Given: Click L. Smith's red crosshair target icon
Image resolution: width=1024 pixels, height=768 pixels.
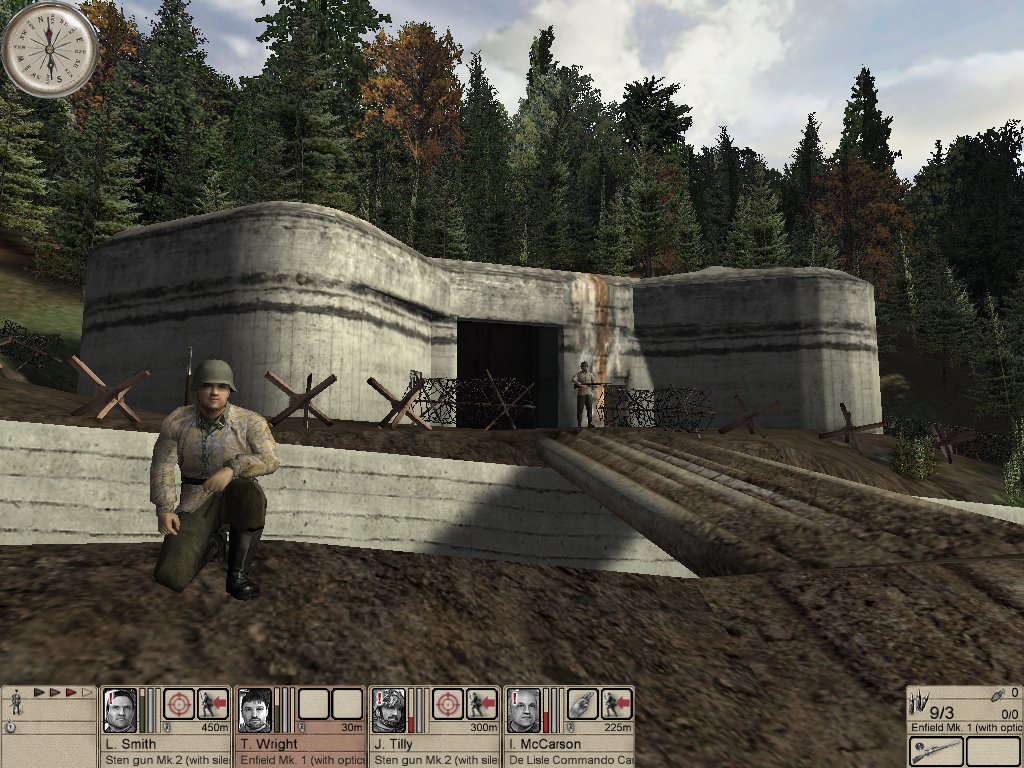Looking at the screenshot, I should click(179, 704).
